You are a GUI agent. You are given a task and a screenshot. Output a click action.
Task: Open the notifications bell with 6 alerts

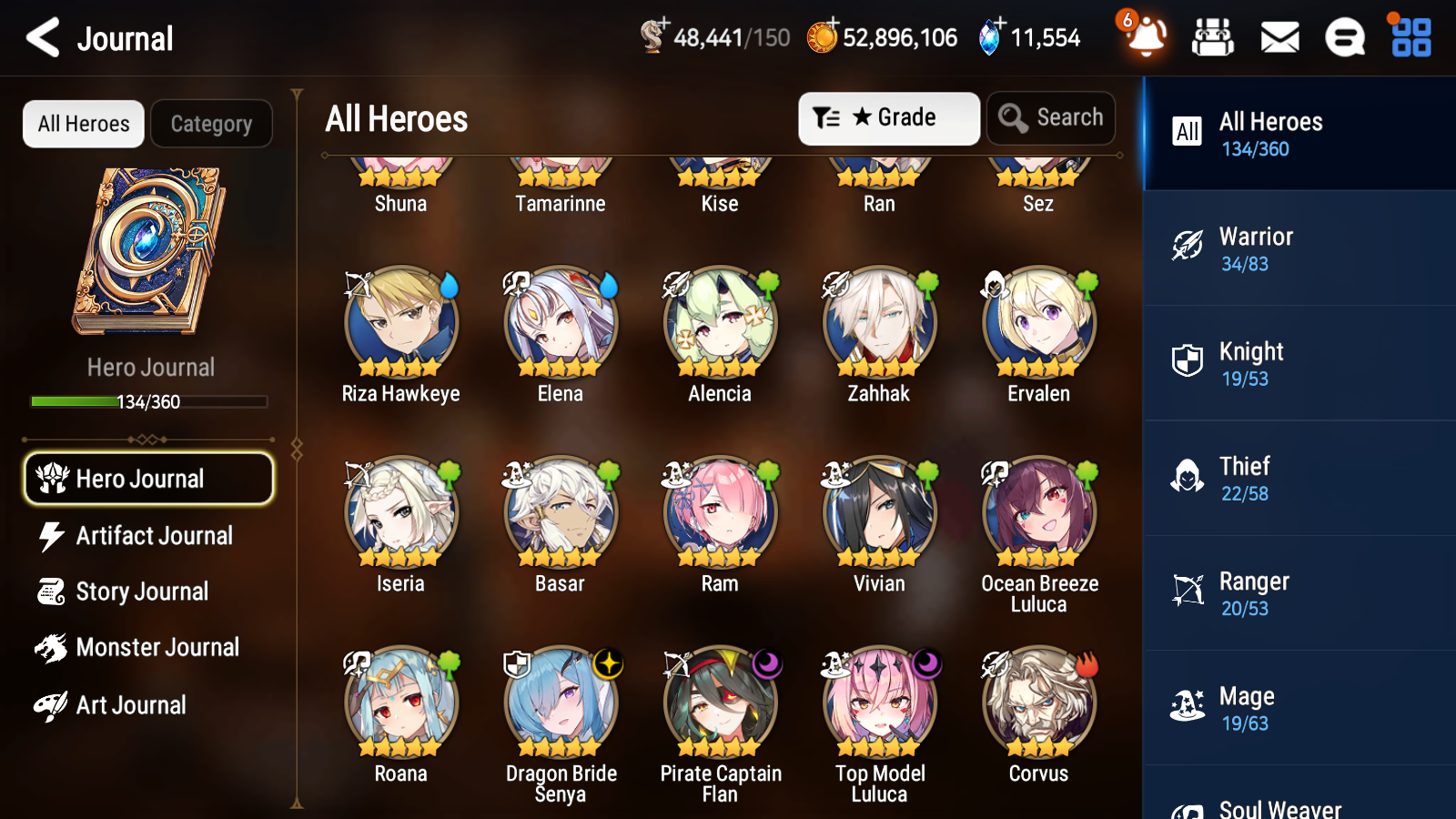(1145, 38)
